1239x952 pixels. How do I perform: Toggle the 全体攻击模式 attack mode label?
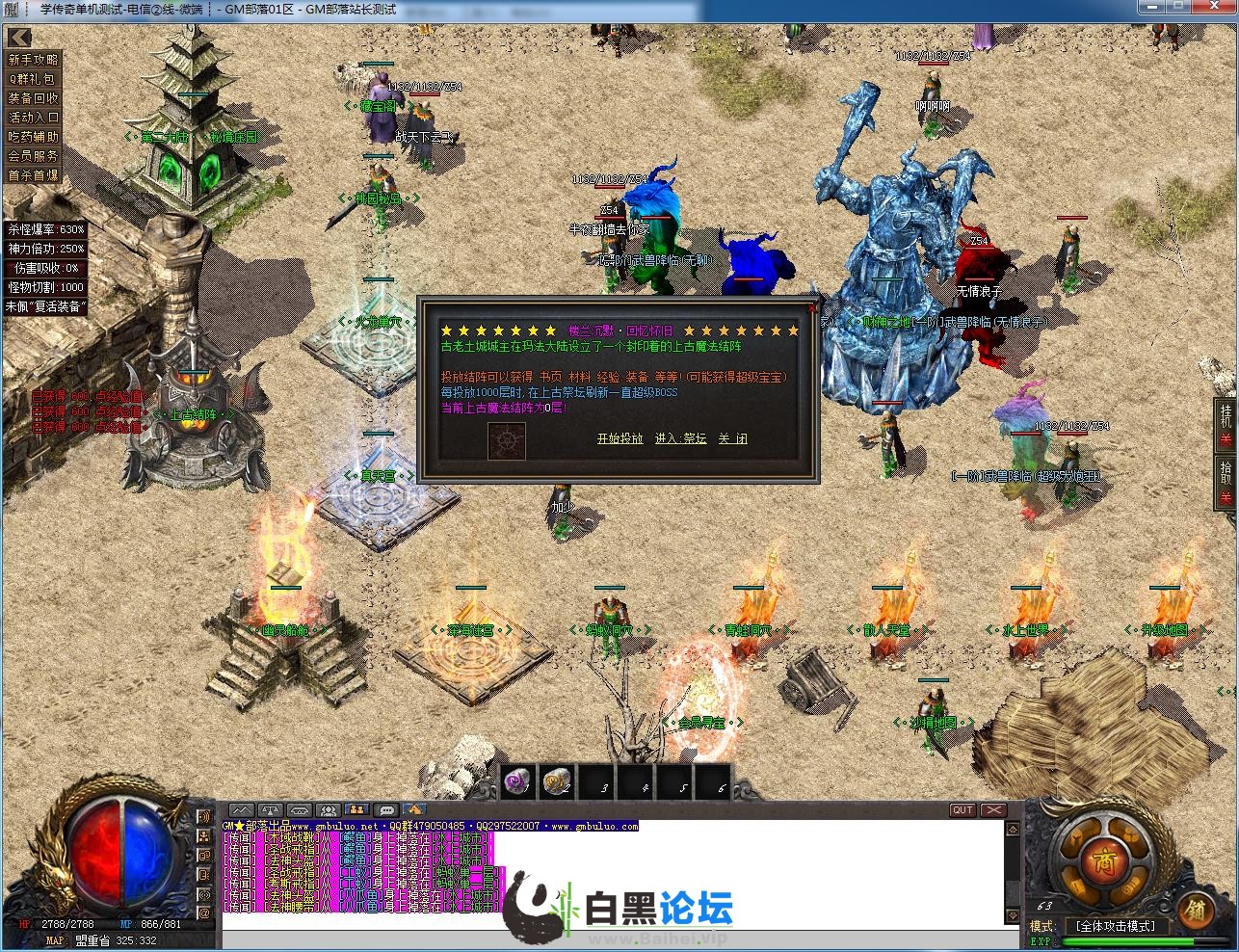pyautogui.click(x=1115, y=926)
